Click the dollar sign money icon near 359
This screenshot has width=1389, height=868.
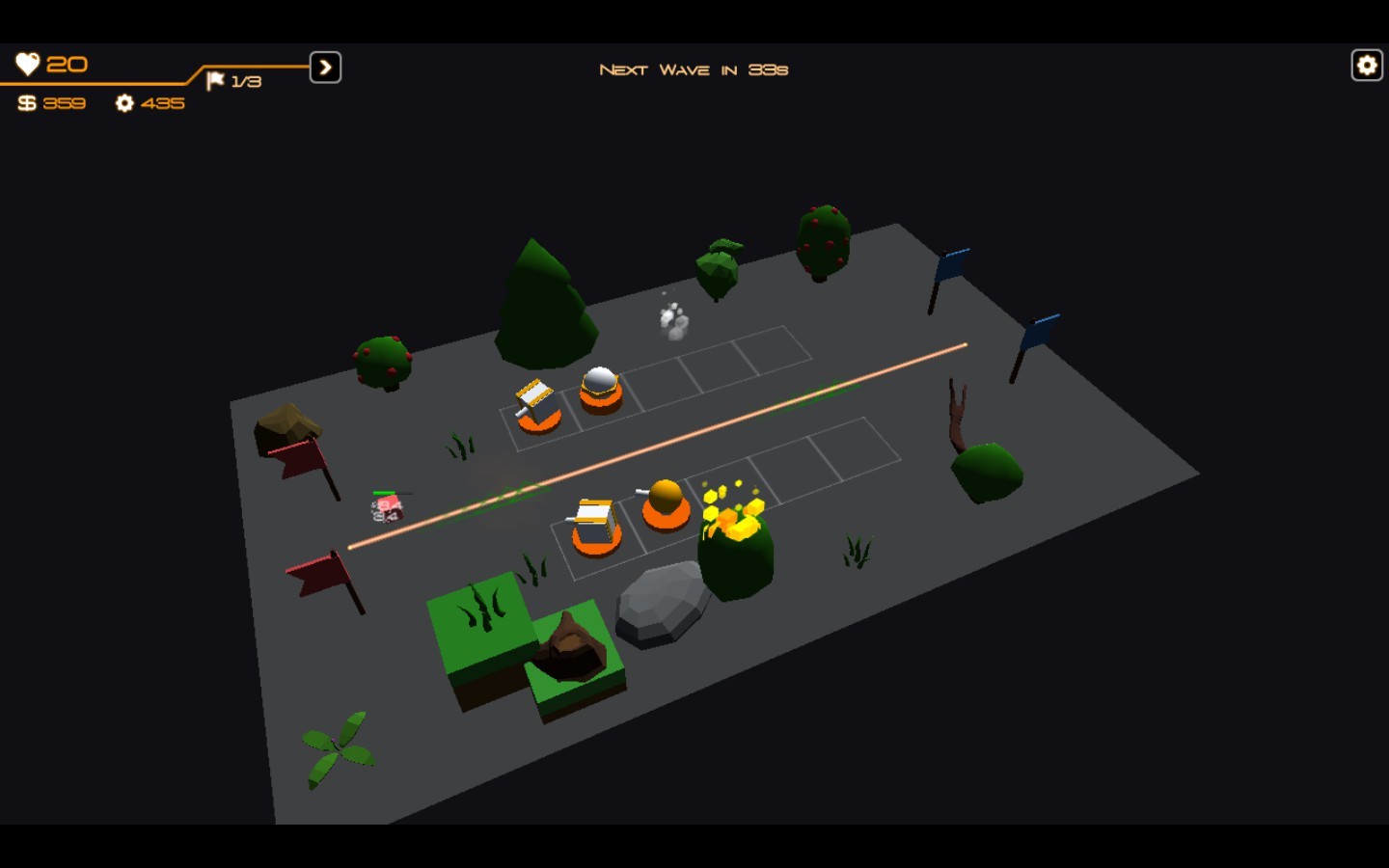[x=27, y=102]
